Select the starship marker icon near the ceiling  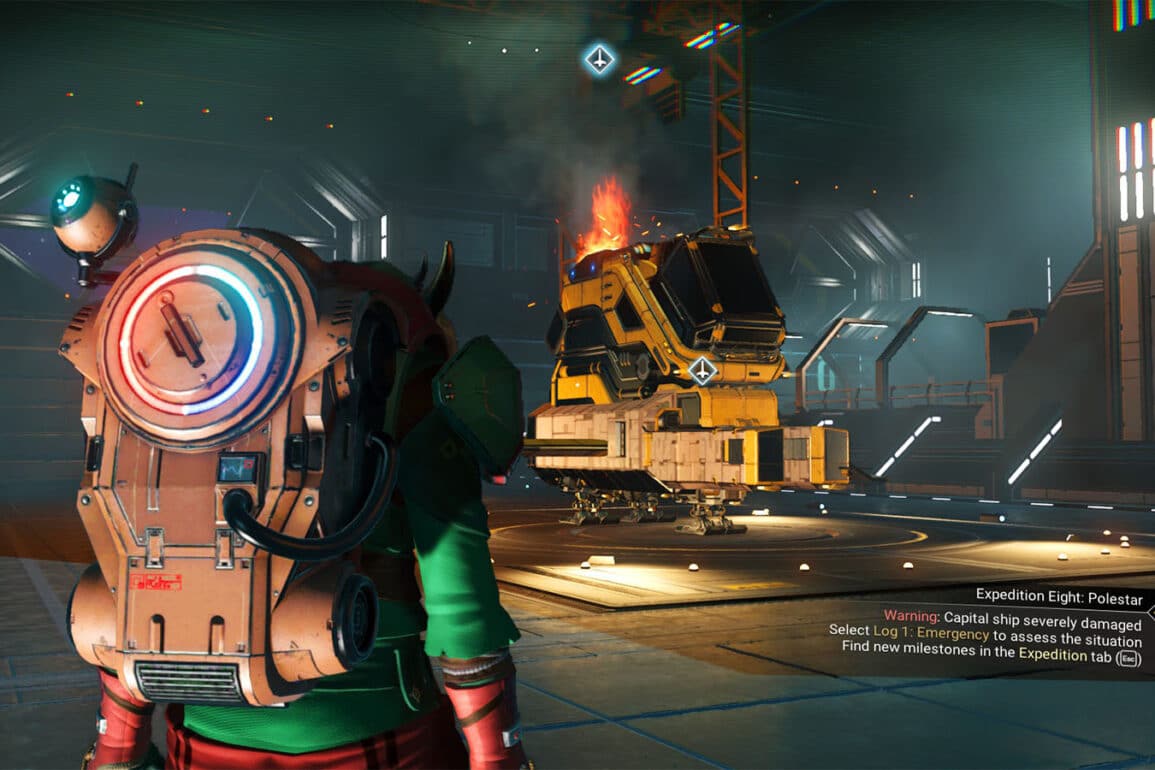[599, 59]
